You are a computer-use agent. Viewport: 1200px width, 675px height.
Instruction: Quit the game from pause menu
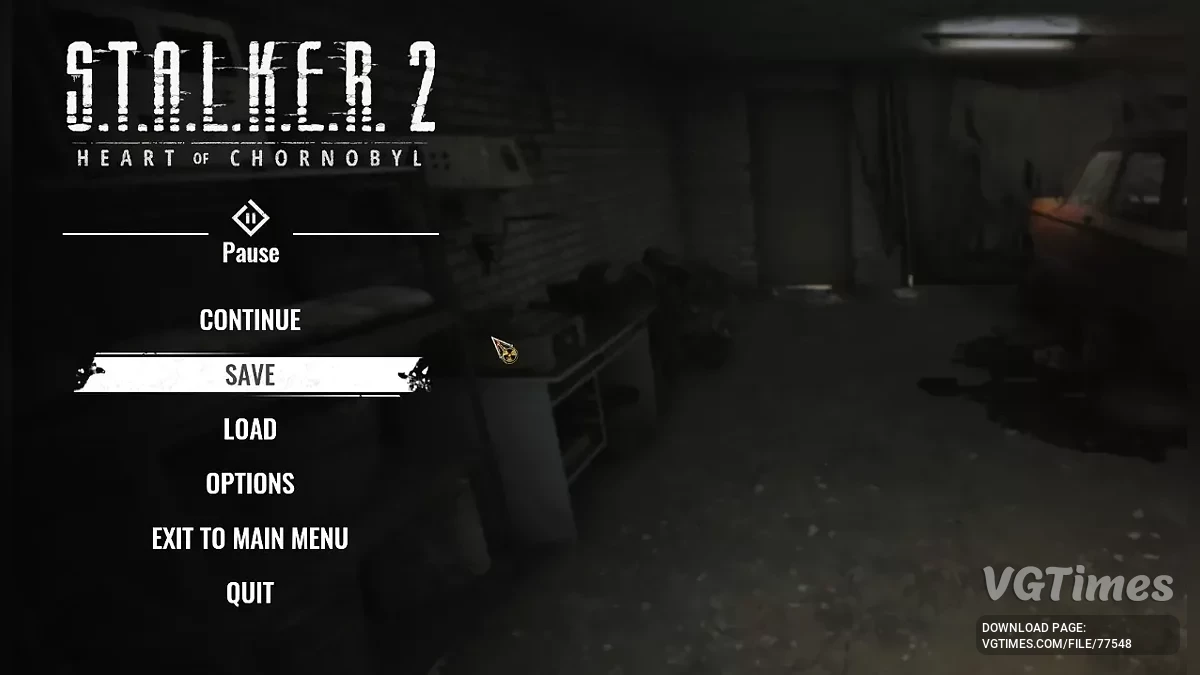click(250, 593)
